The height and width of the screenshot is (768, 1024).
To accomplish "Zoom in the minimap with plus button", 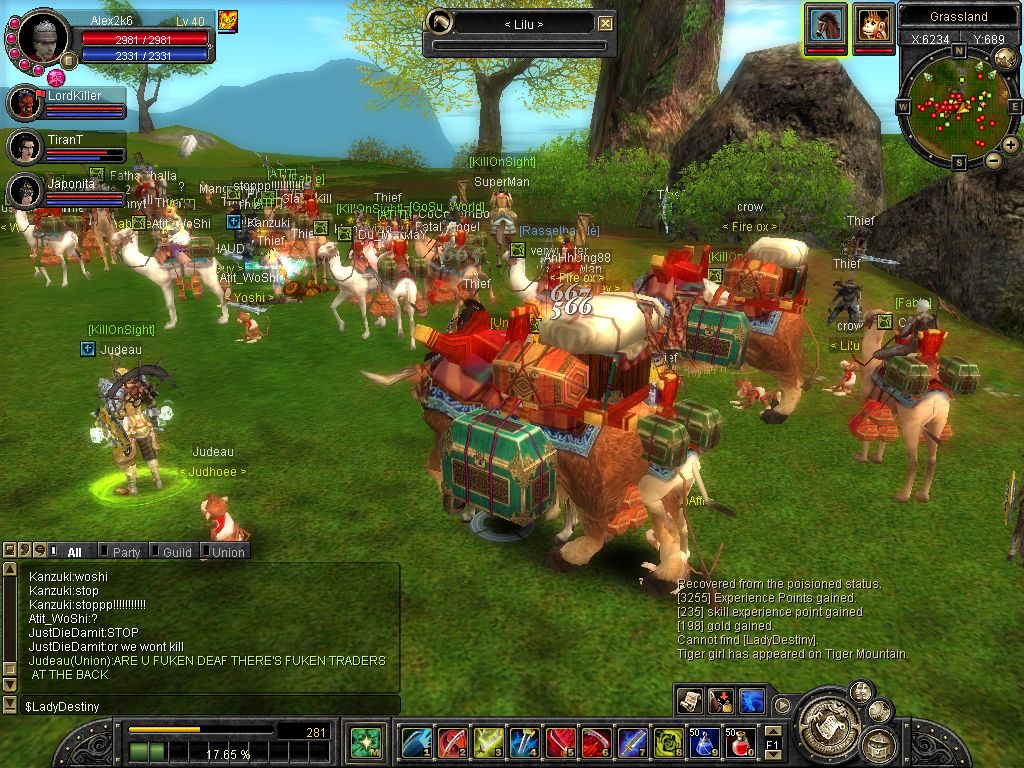I will point(1011,145).
